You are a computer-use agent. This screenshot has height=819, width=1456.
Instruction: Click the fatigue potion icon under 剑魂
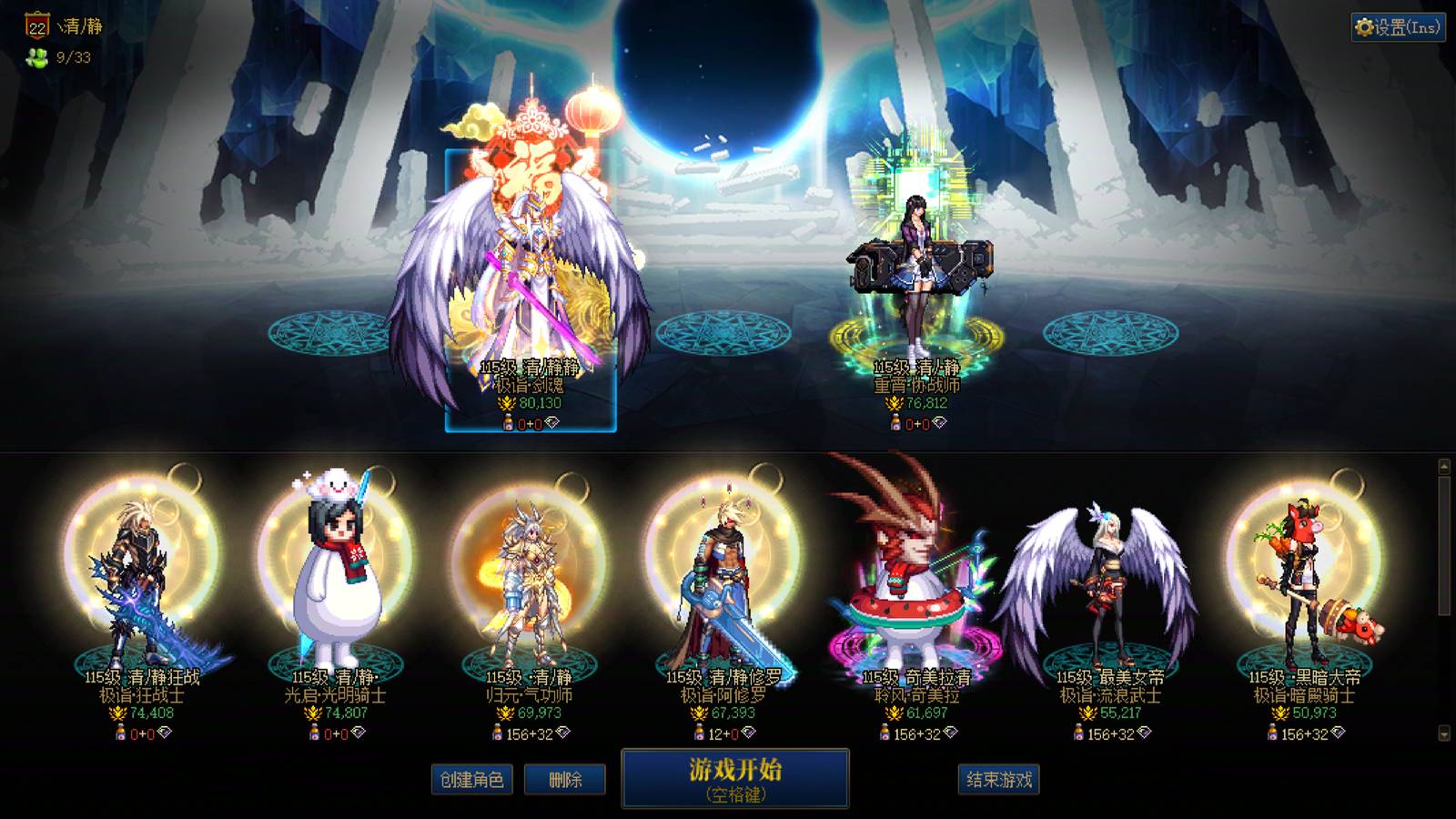pyautogui.click(x=506, y=421)
